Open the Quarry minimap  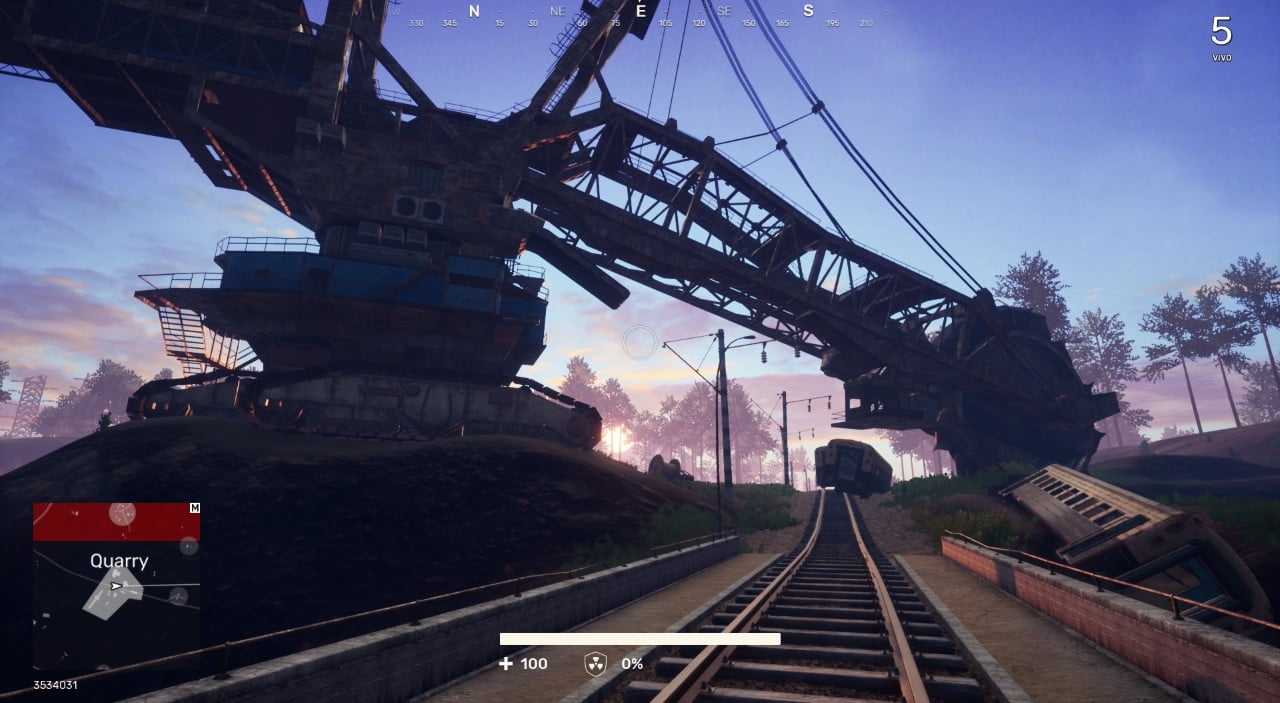pos(116,585)
